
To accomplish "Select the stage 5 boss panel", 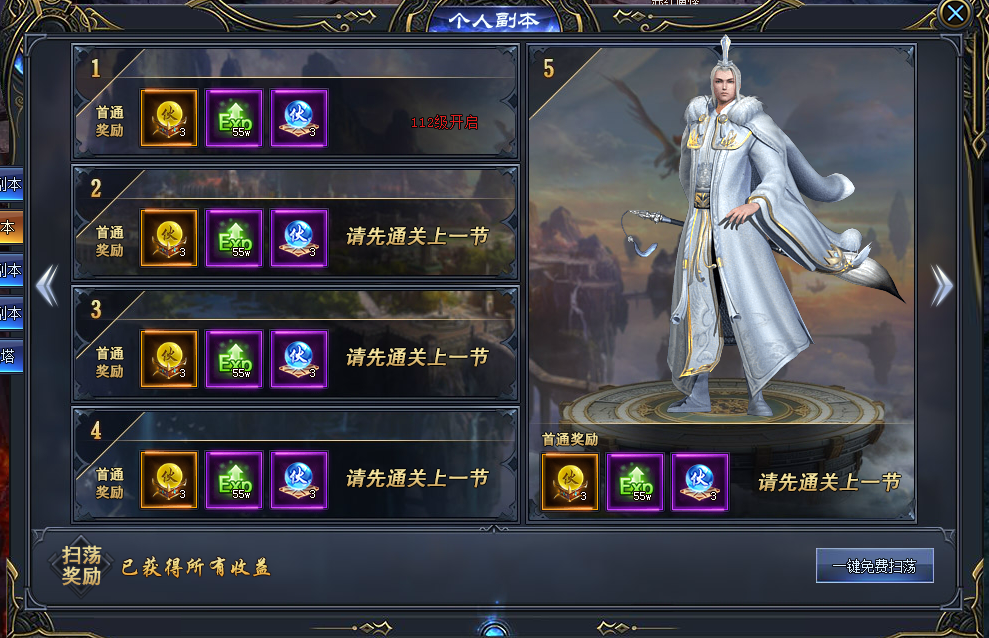I will click(721, 250).
